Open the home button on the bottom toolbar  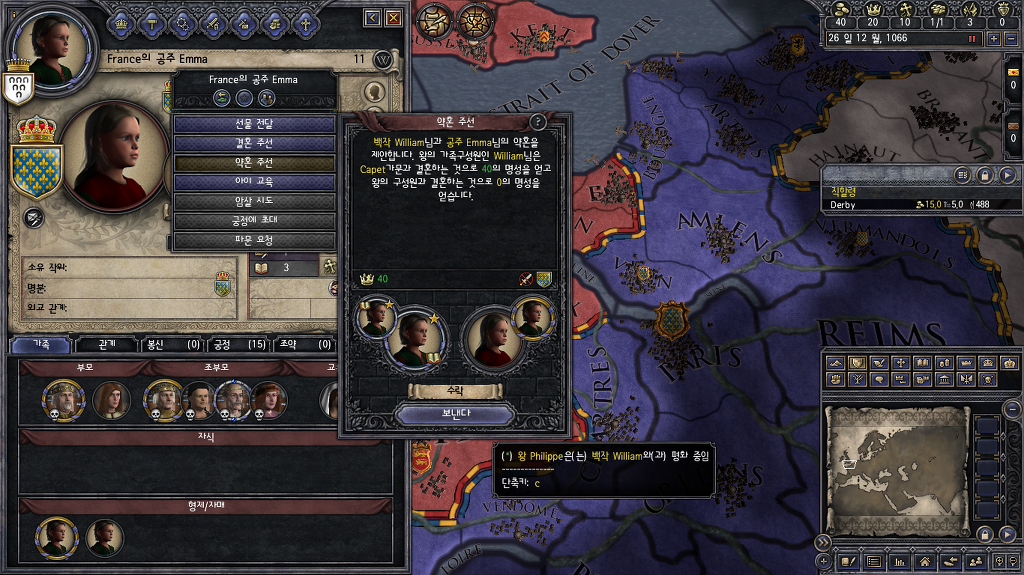(927, 563)
